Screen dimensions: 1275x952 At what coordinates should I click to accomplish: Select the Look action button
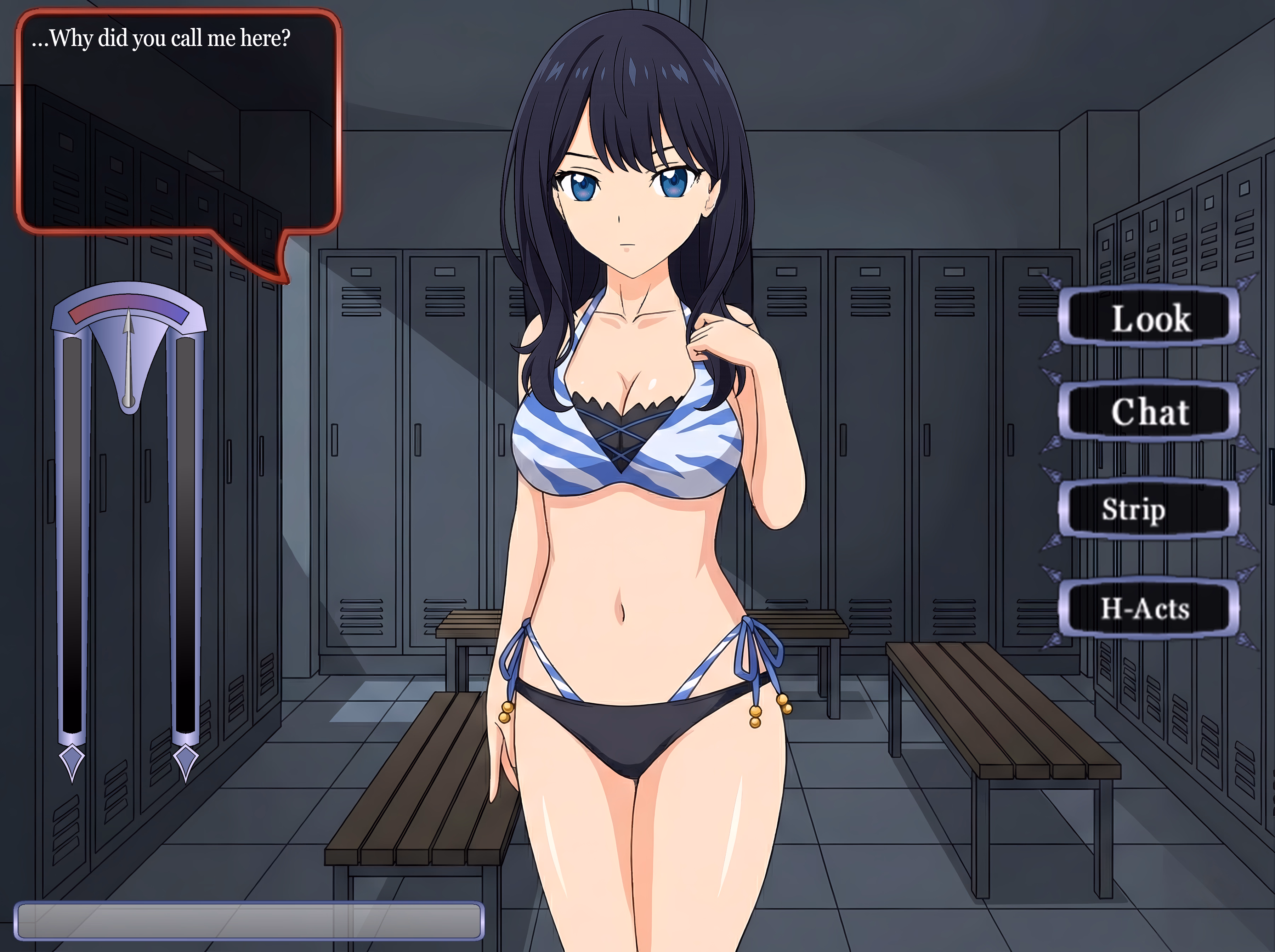point(1149,318)
